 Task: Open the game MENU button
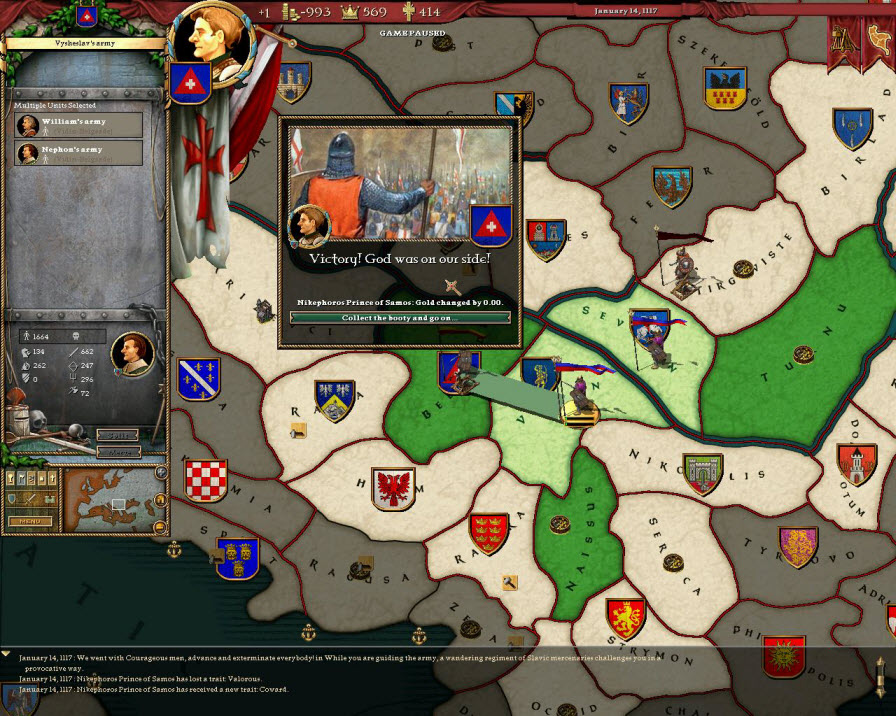[x=30, y=521]
